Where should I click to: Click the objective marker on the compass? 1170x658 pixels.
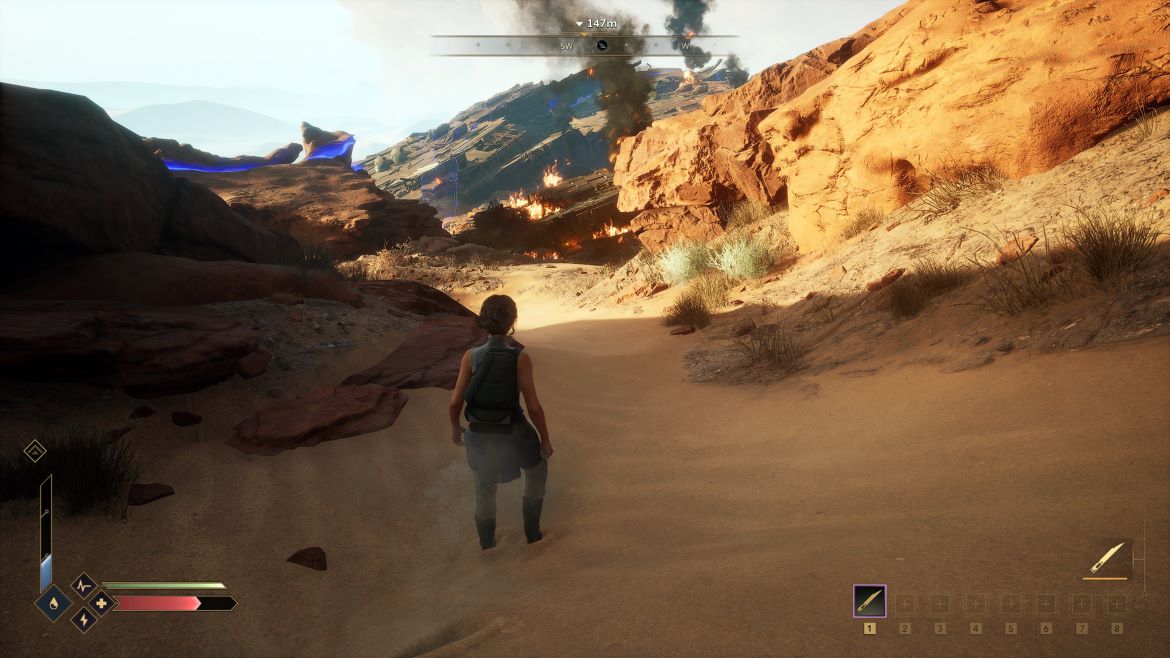click(602, 45)
